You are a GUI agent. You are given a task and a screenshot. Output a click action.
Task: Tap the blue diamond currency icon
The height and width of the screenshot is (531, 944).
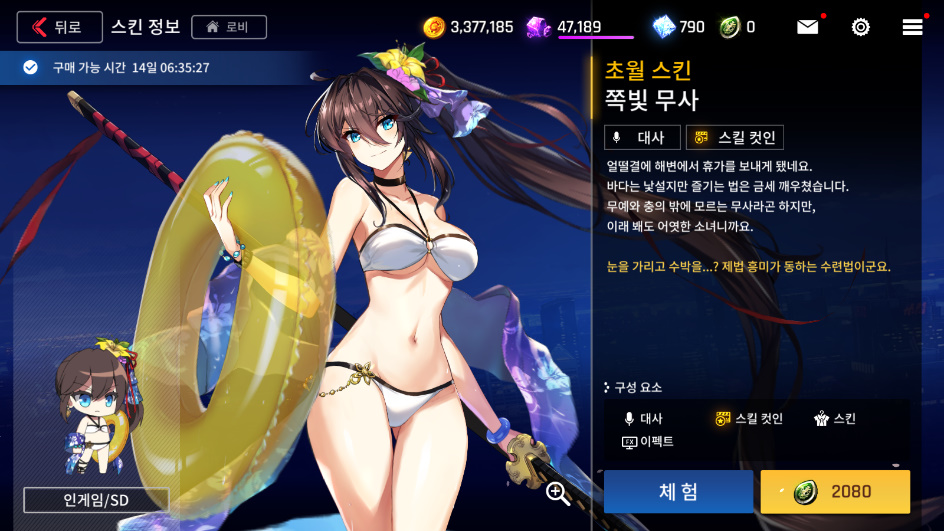click(664, 27)
